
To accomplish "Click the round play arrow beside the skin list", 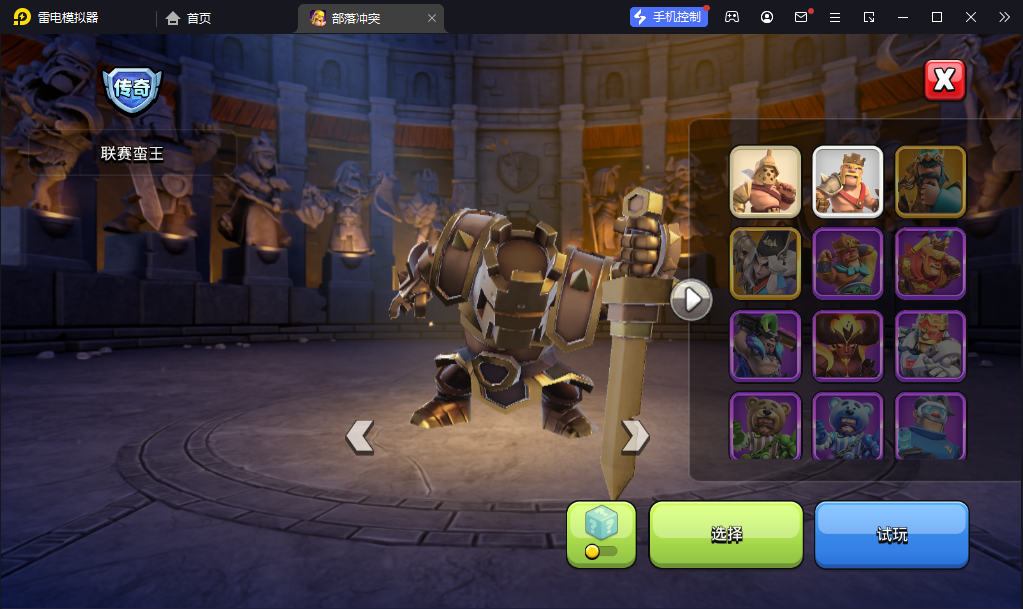I will [691, 298].
